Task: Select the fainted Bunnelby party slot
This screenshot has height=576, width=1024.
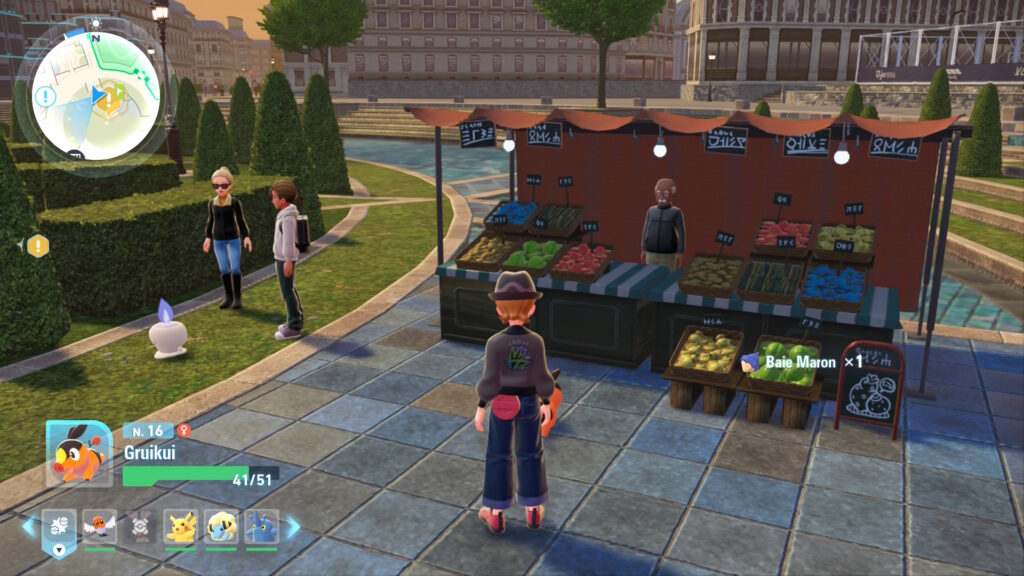Action: click(x=141, y=527)
